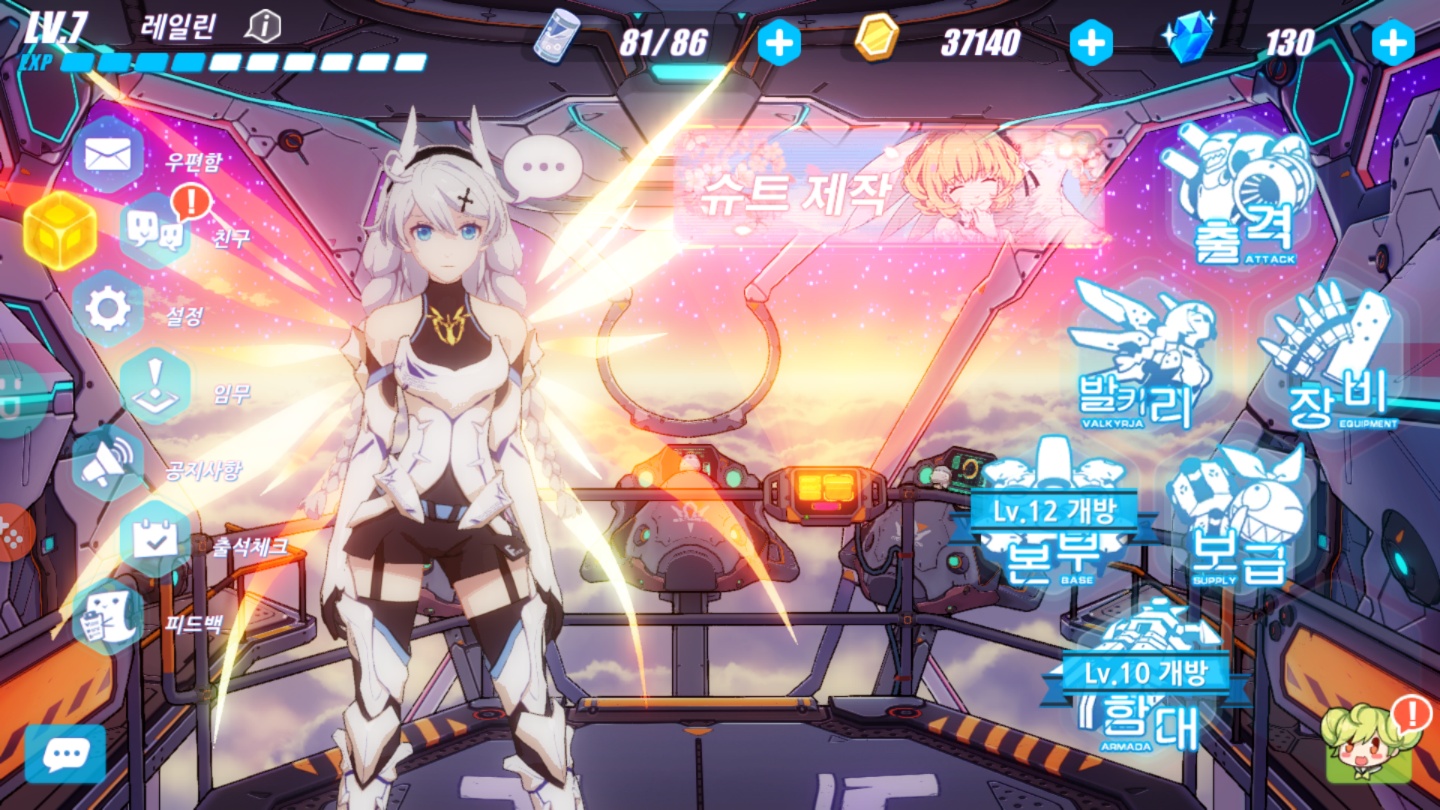Add more stamina with plus button
This screenshot has width=1440, height=810.
779,42
